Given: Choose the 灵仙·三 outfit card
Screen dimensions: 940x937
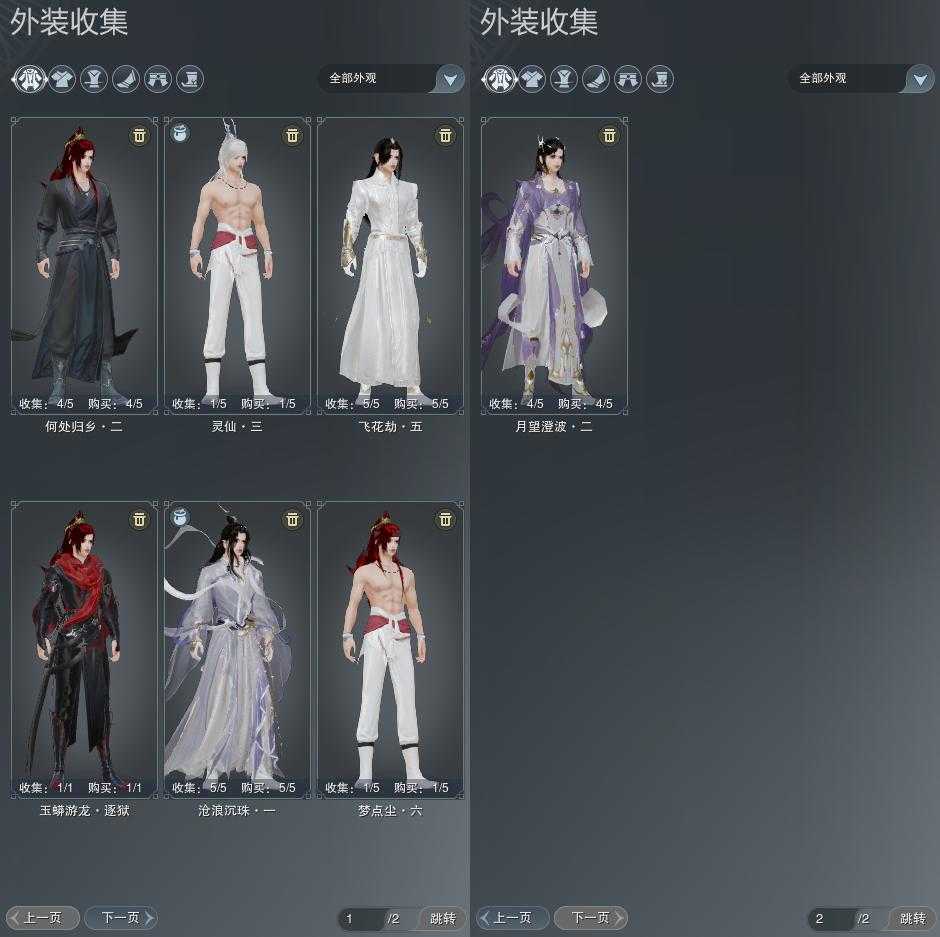Looking at the screenshot, I should tap(237, 265).
